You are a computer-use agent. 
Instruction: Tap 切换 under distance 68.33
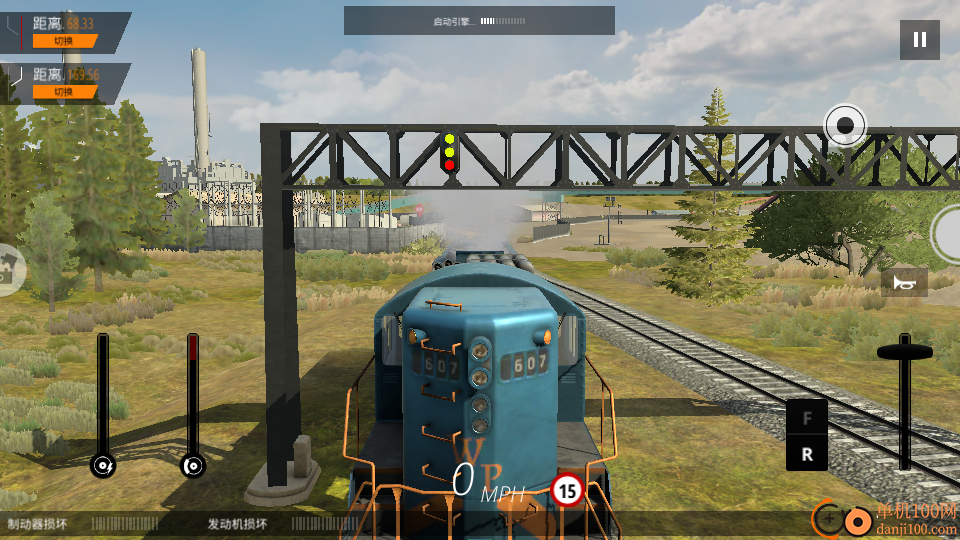point(65,41)
